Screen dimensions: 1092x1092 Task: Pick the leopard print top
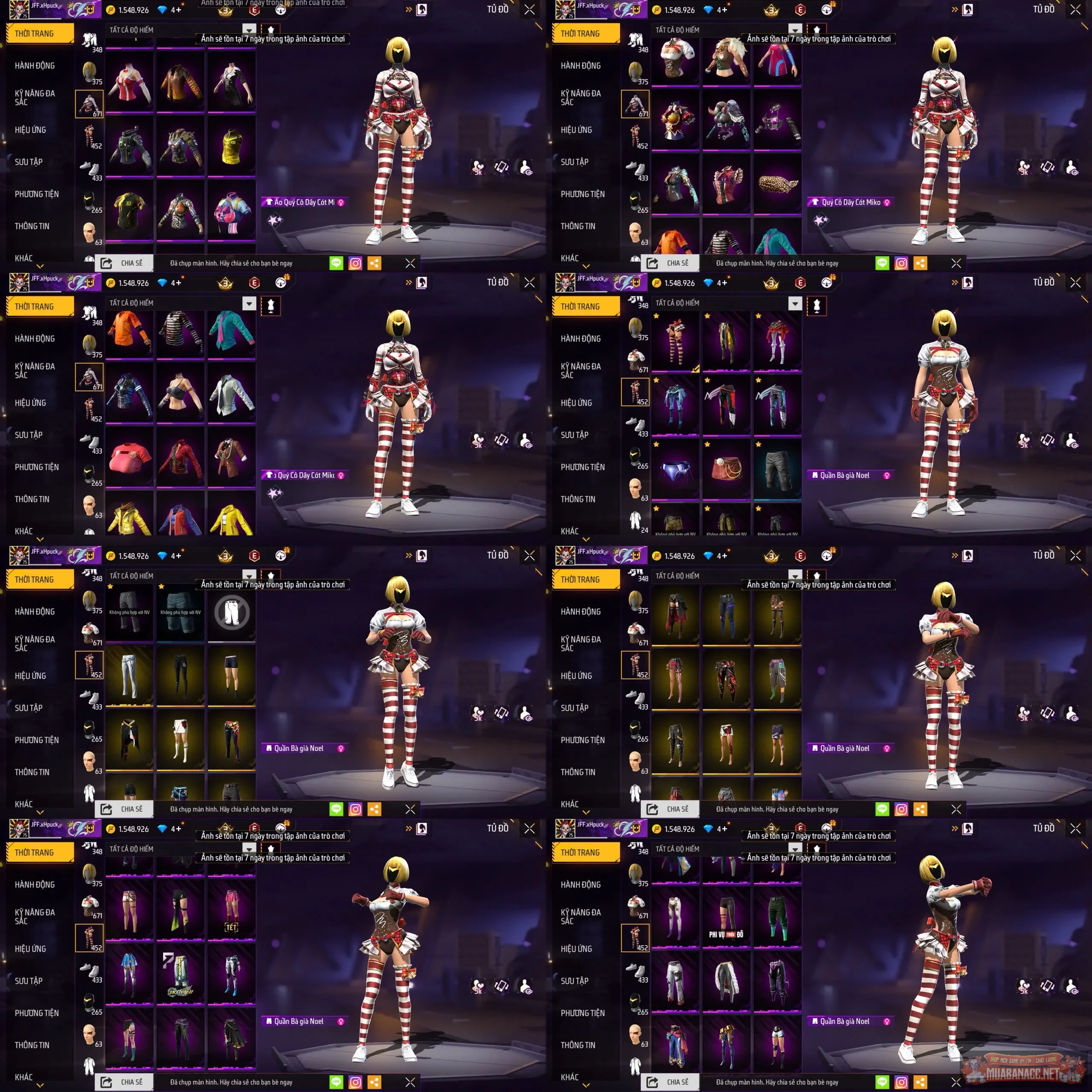tap(777, 184)
